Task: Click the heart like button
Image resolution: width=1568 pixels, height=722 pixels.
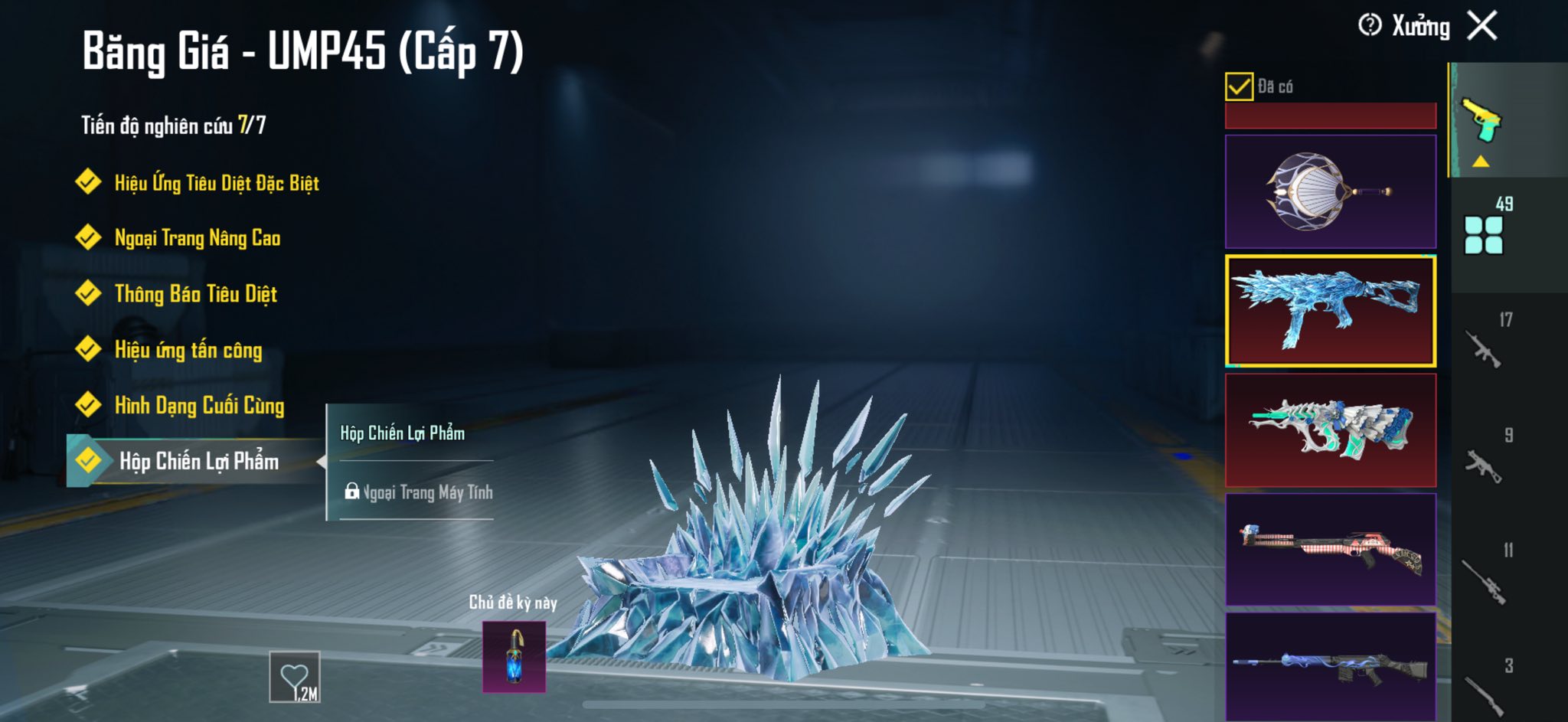Action: (295, 677)
